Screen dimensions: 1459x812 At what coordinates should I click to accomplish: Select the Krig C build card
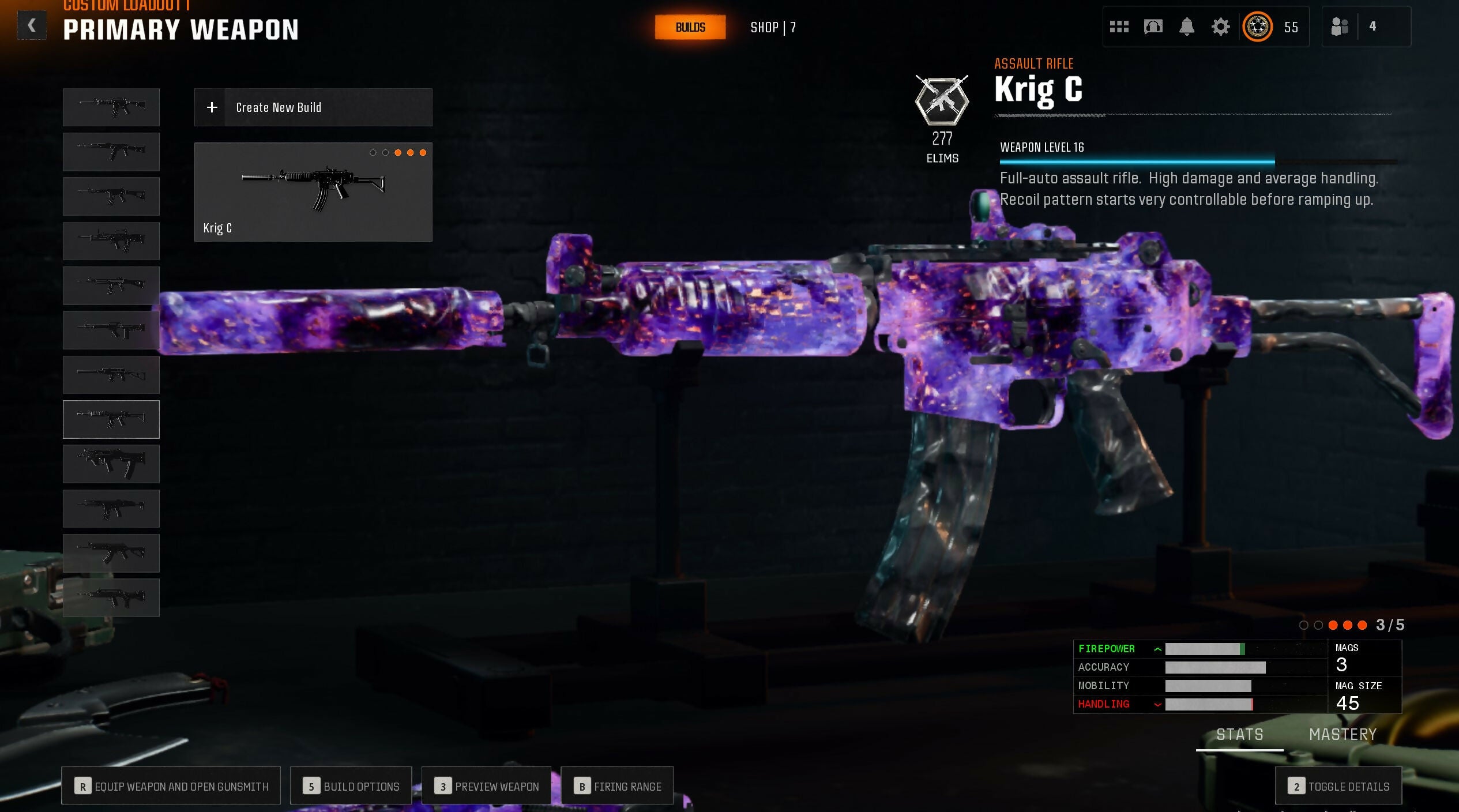(313, 192)
